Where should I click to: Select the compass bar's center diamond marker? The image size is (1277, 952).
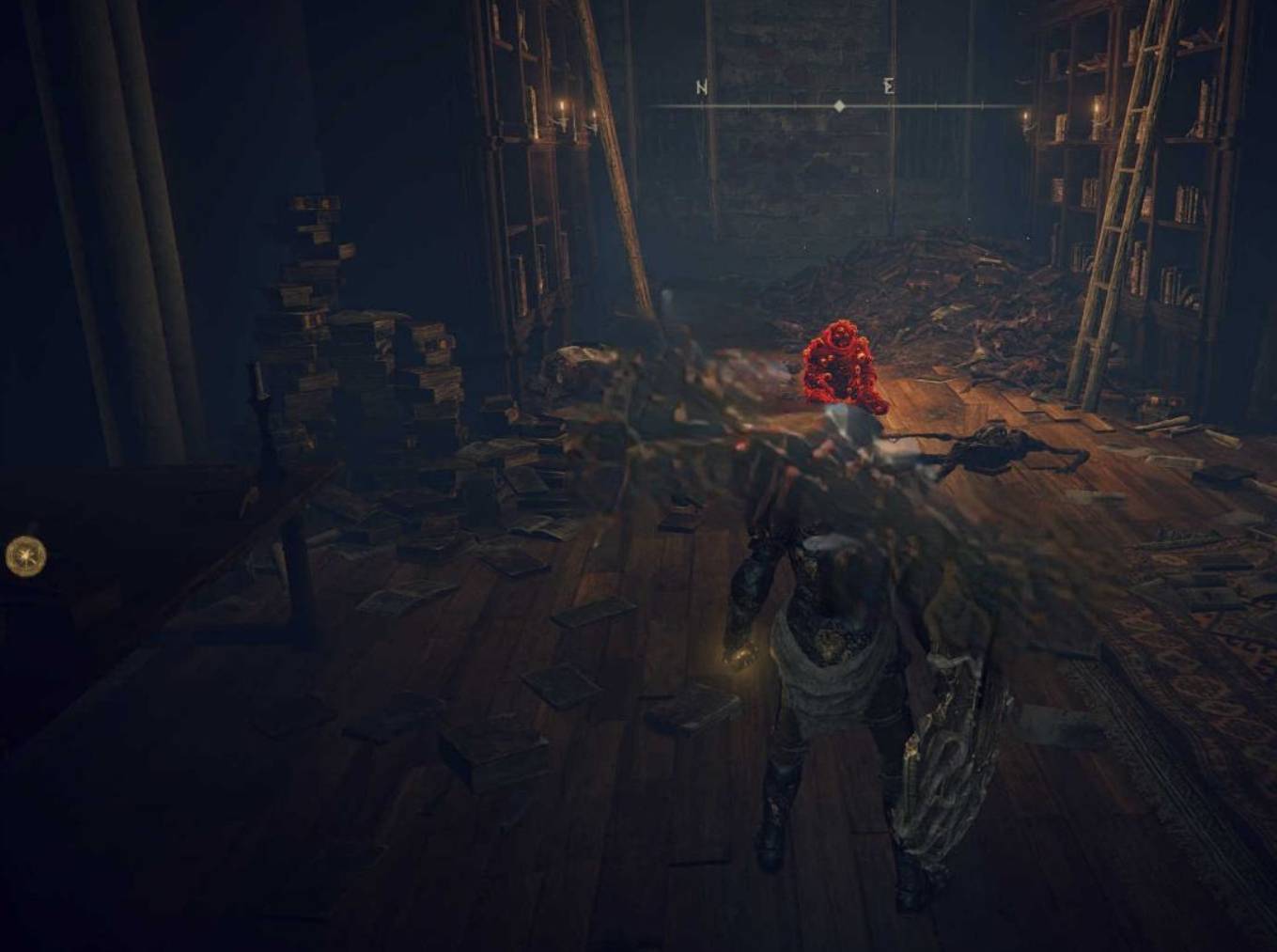(x=839, y=106)
